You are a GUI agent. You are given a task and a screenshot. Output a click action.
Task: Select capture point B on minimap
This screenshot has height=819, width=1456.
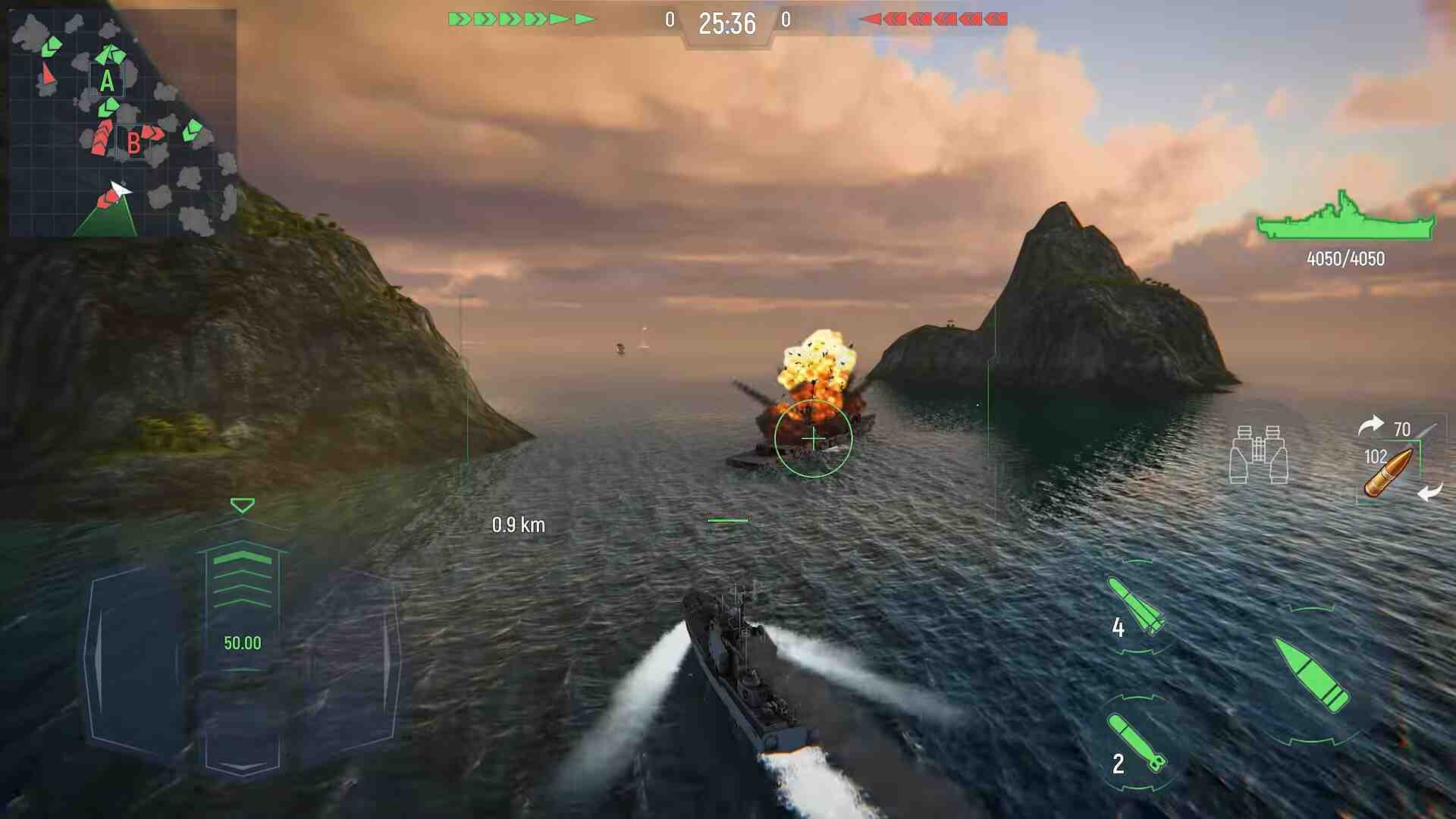click(x=133, y=143)
